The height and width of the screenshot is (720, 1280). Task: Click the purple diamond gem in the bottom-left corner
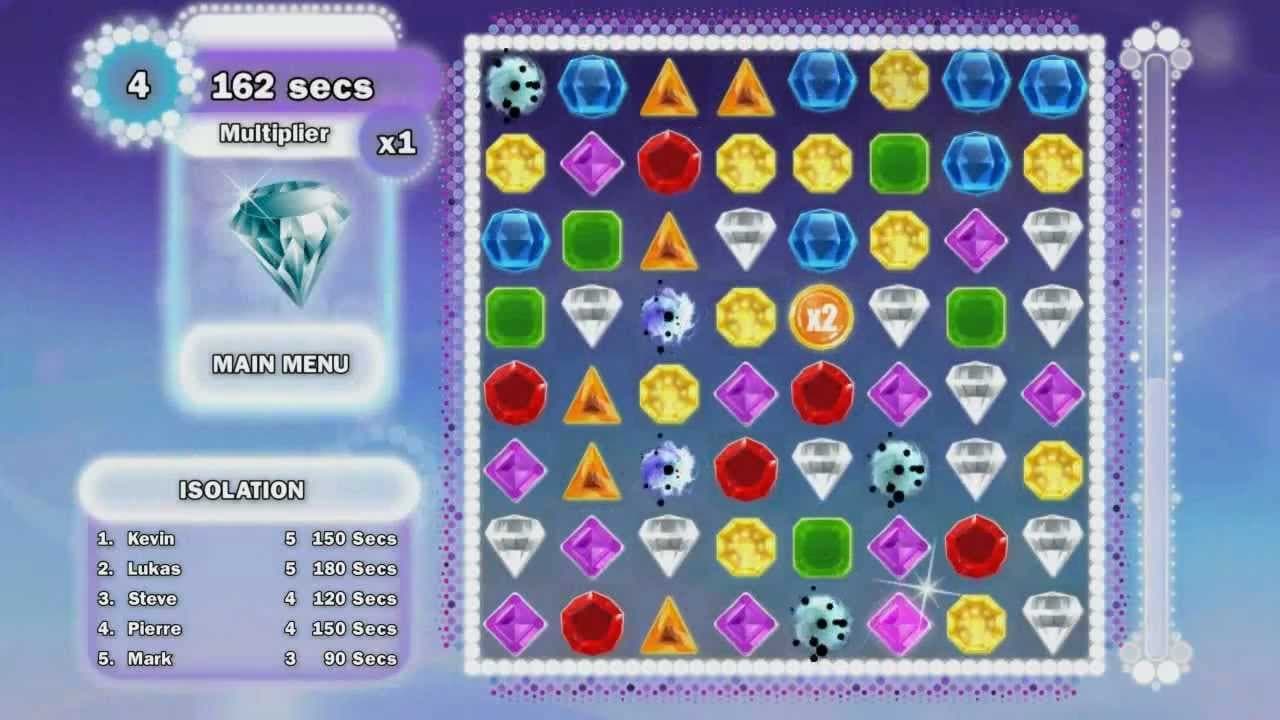(516, 625)
